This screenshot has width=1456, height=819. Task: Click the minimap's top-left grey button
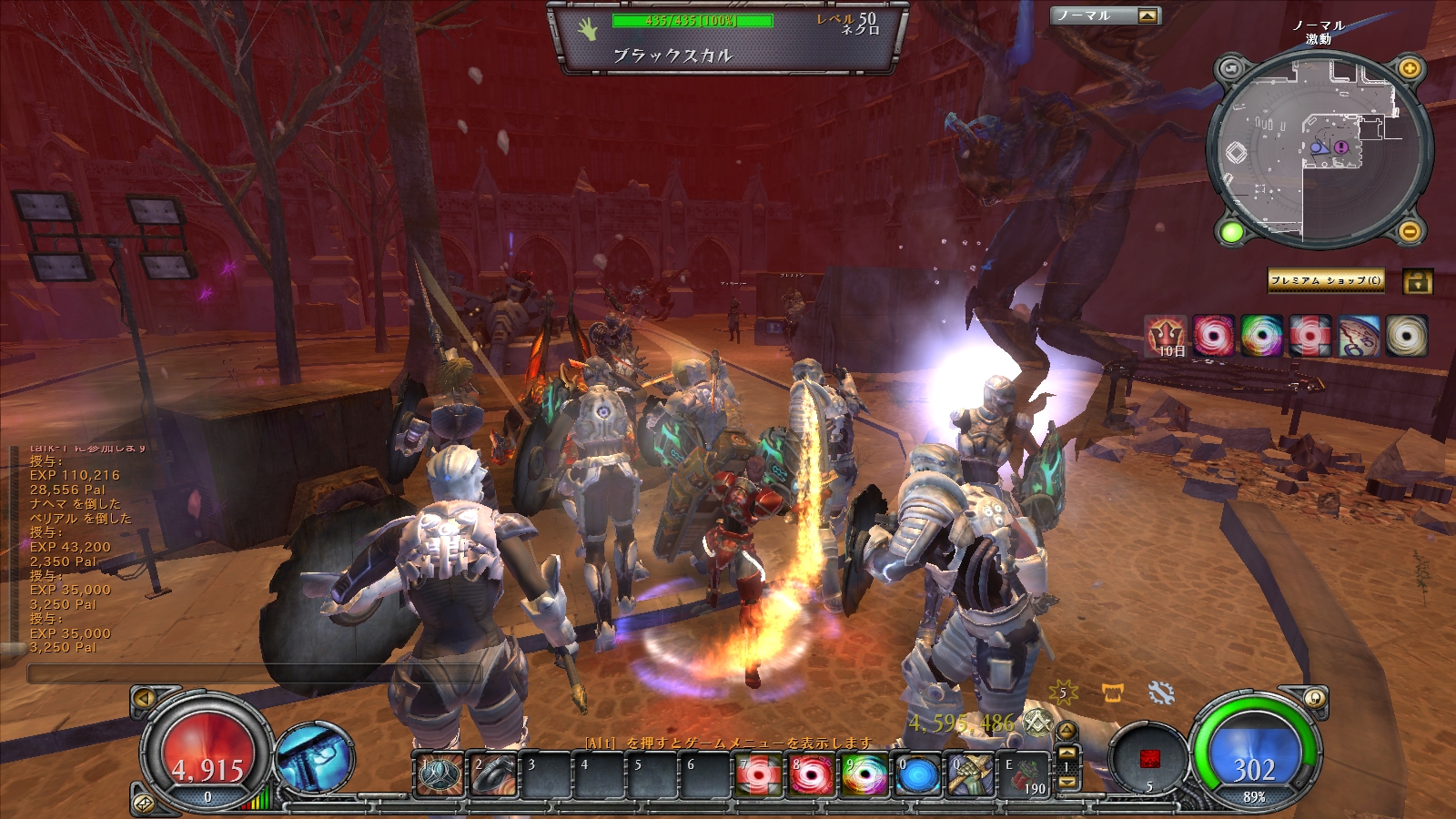1231,68
